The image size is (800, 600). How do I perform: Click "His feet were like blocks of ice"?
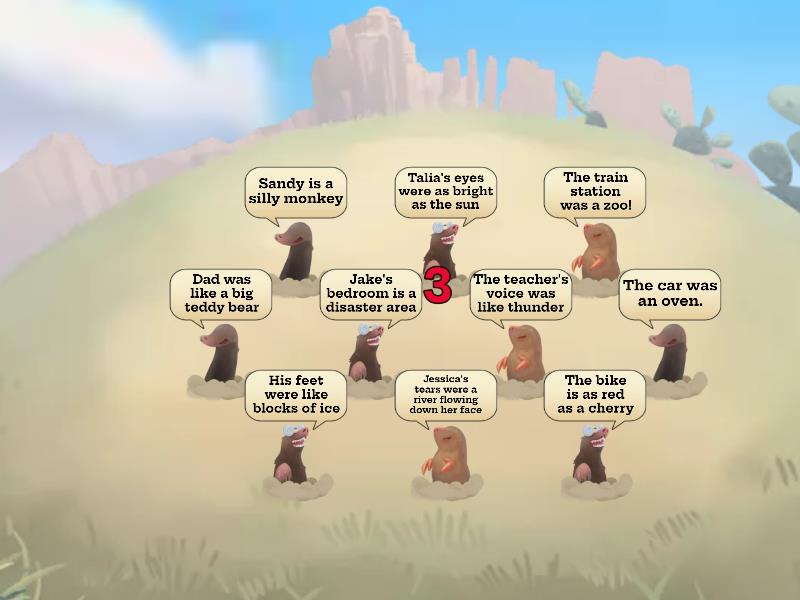pos(296,394)
